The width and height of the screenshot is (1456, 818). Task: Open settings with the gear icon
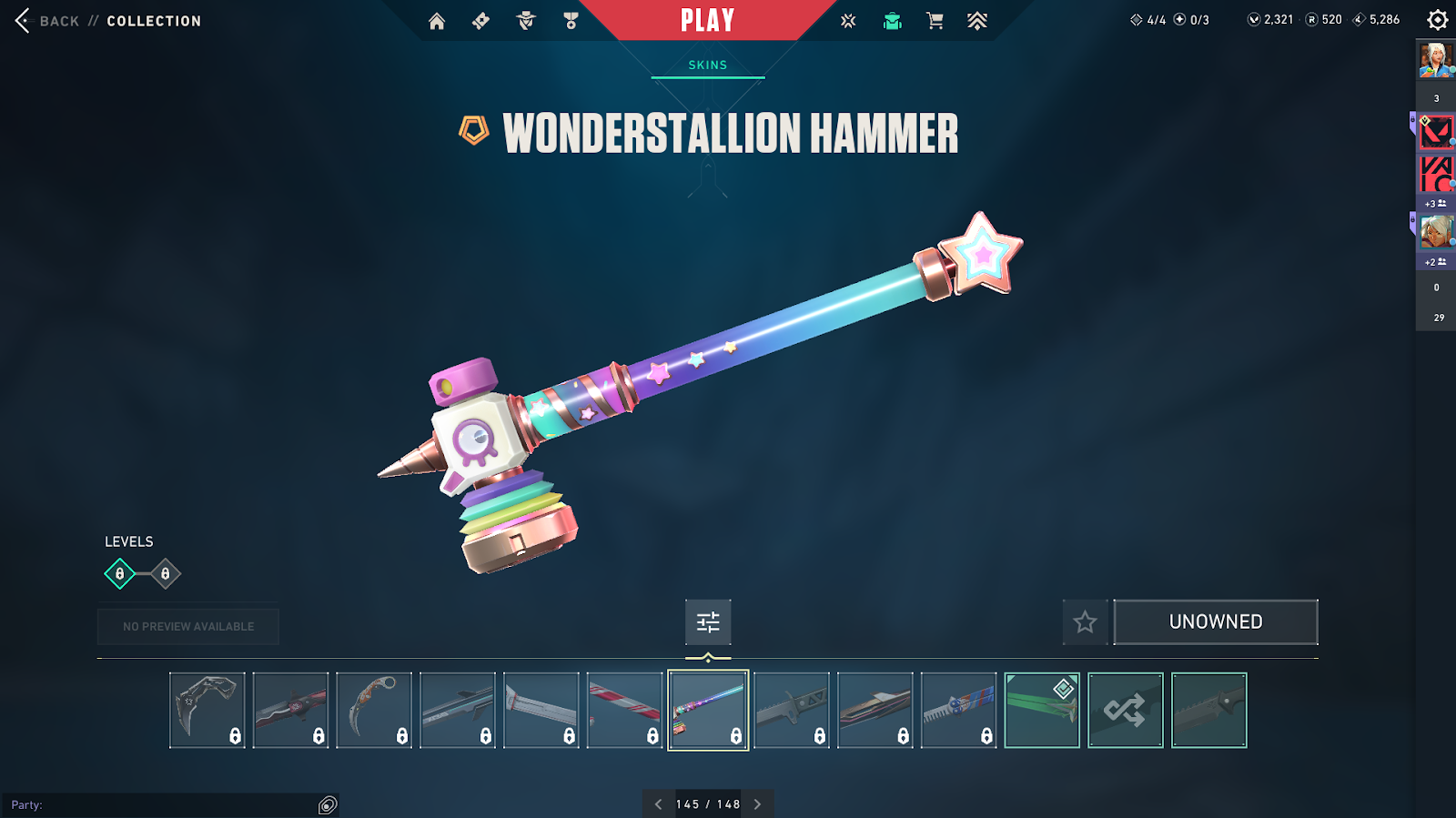(1437, 20)
